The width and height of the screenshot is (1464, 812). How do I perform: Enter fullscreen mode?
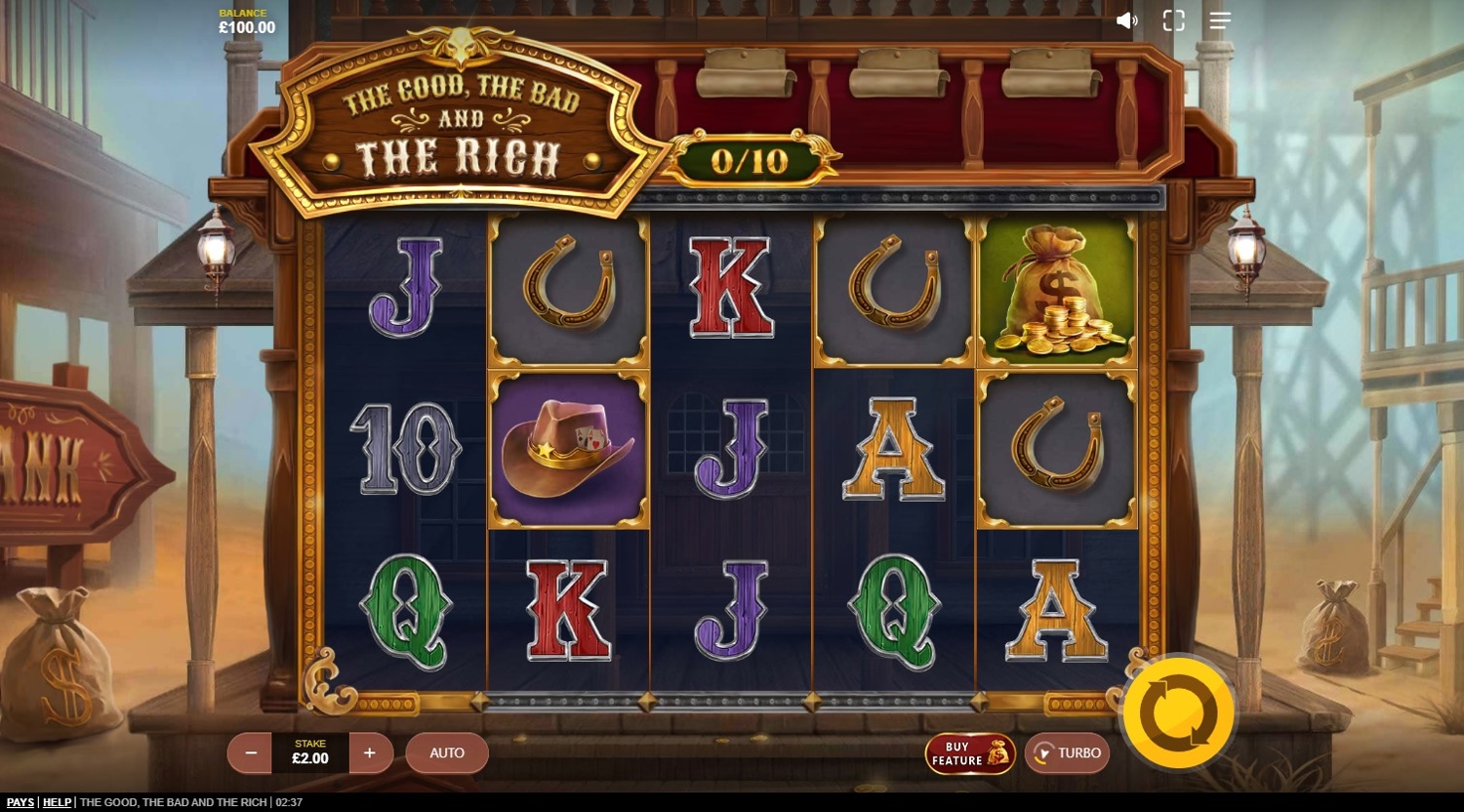(x=1173, y=20)
